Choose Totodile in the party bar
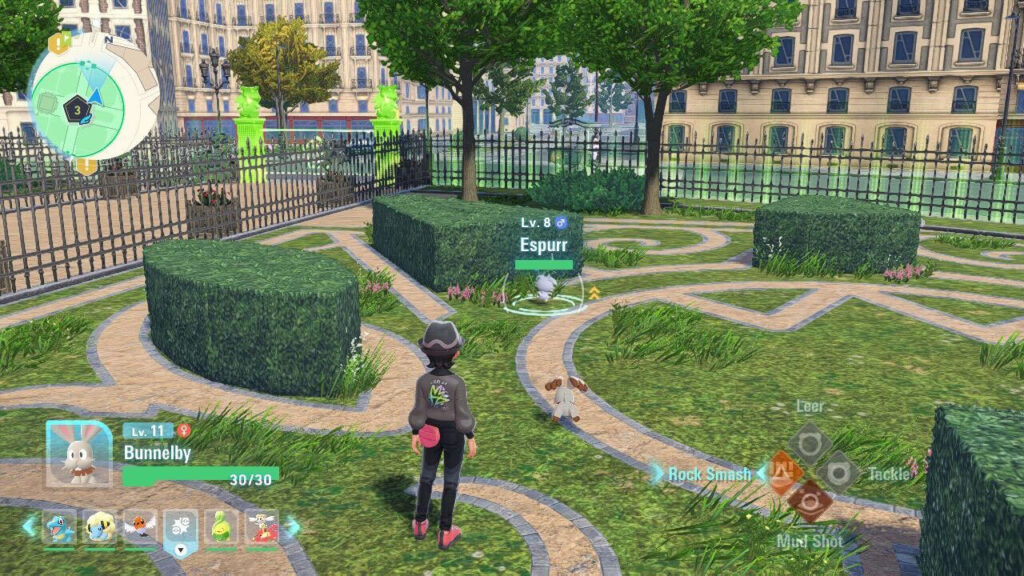This screenshot has height=576, width=1024. [x=58, y=525]
